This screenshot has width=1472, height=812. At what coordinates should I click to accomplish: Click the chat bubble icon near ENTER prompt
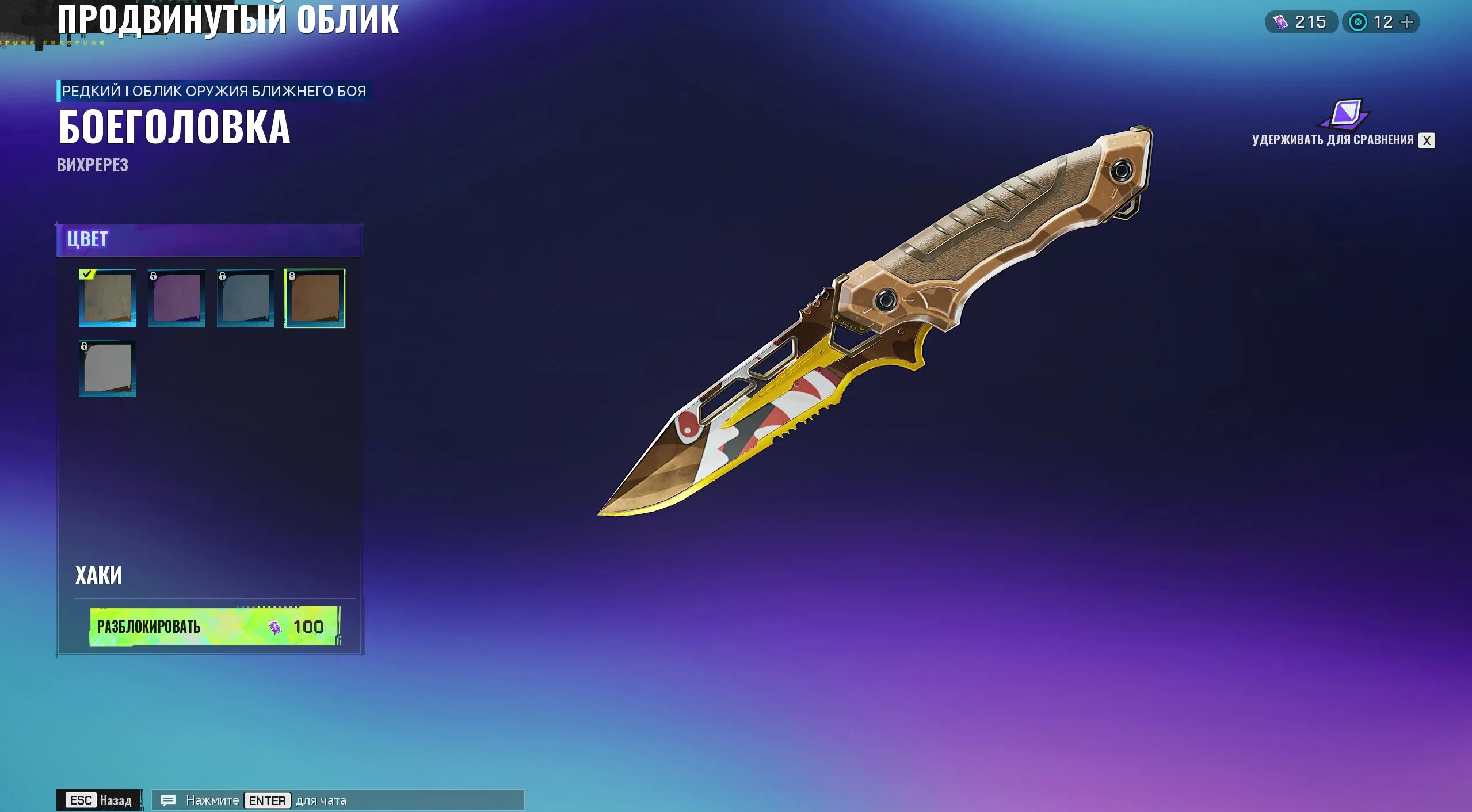(167, 800)
